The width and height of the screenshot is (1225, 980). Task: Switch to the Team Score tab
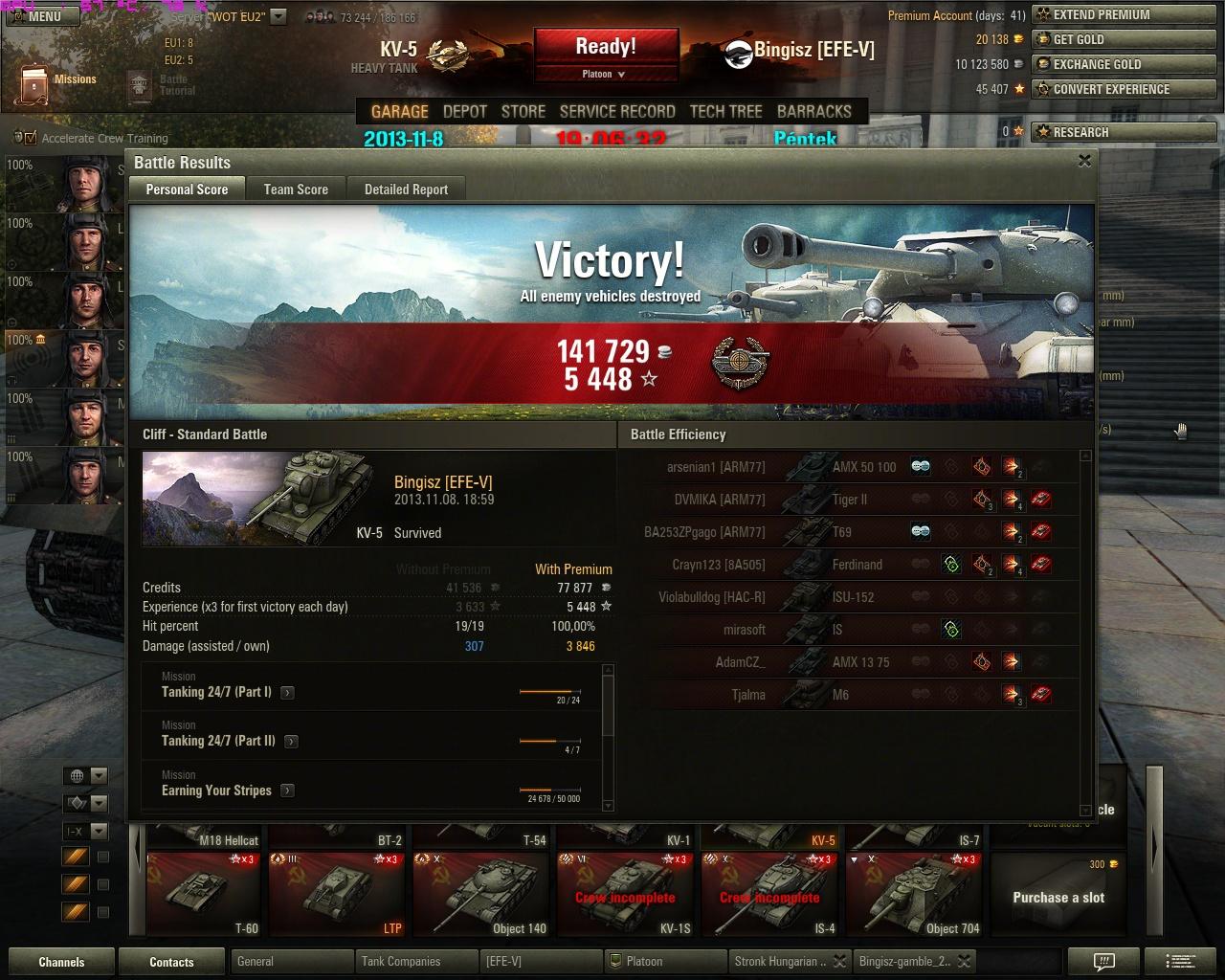(296, 189)
